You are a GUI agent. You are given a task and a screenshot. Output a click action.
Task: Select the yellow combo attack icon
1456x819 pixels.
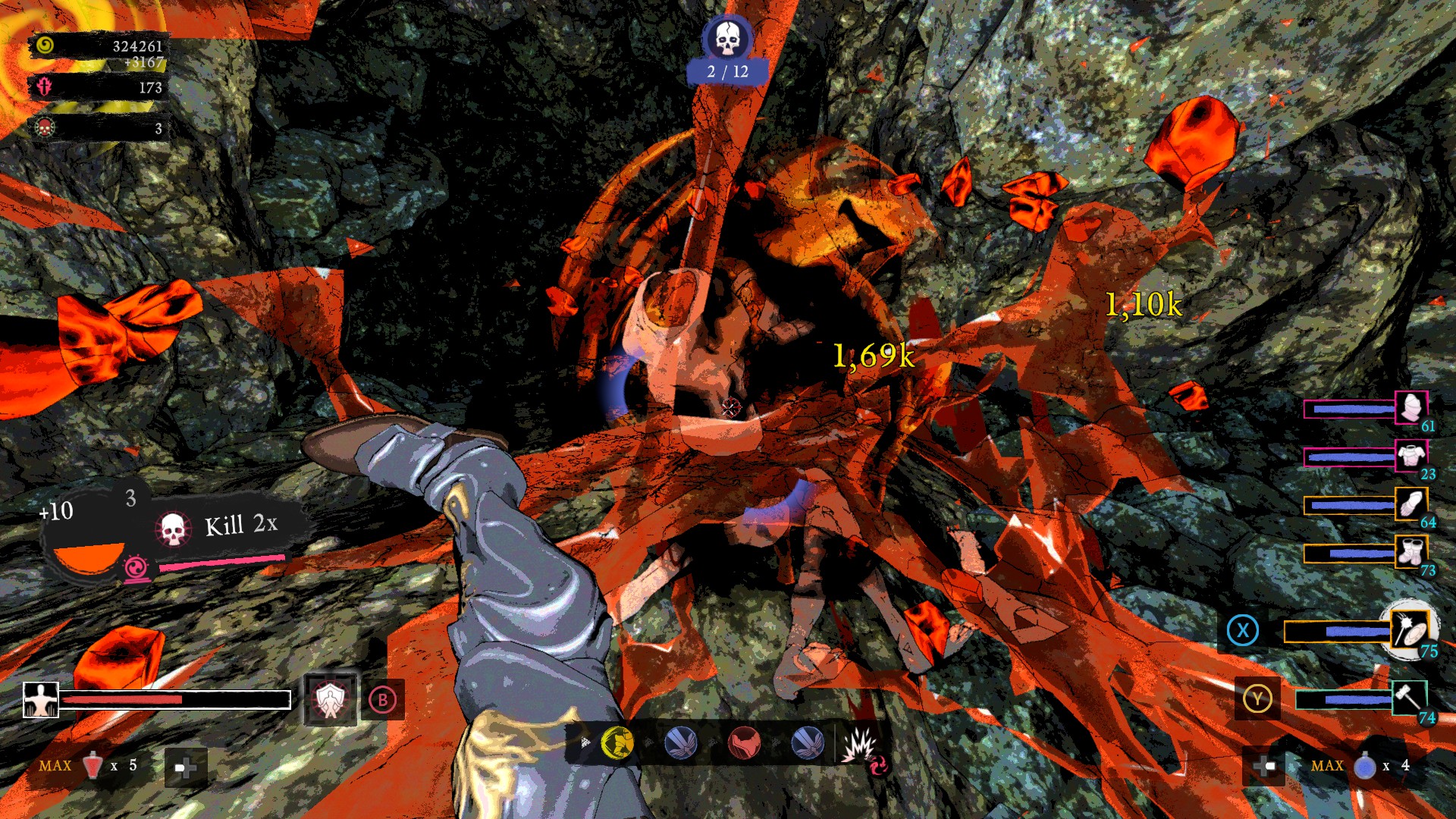click(x=617, y=743)
